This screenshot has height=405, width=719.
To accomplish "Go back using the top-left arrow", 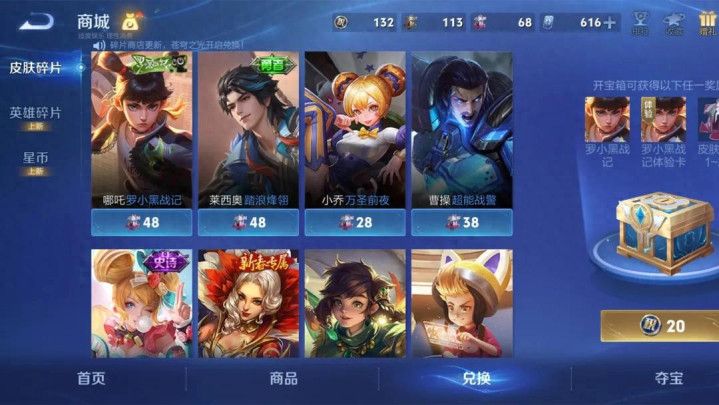I will point(35,20).
